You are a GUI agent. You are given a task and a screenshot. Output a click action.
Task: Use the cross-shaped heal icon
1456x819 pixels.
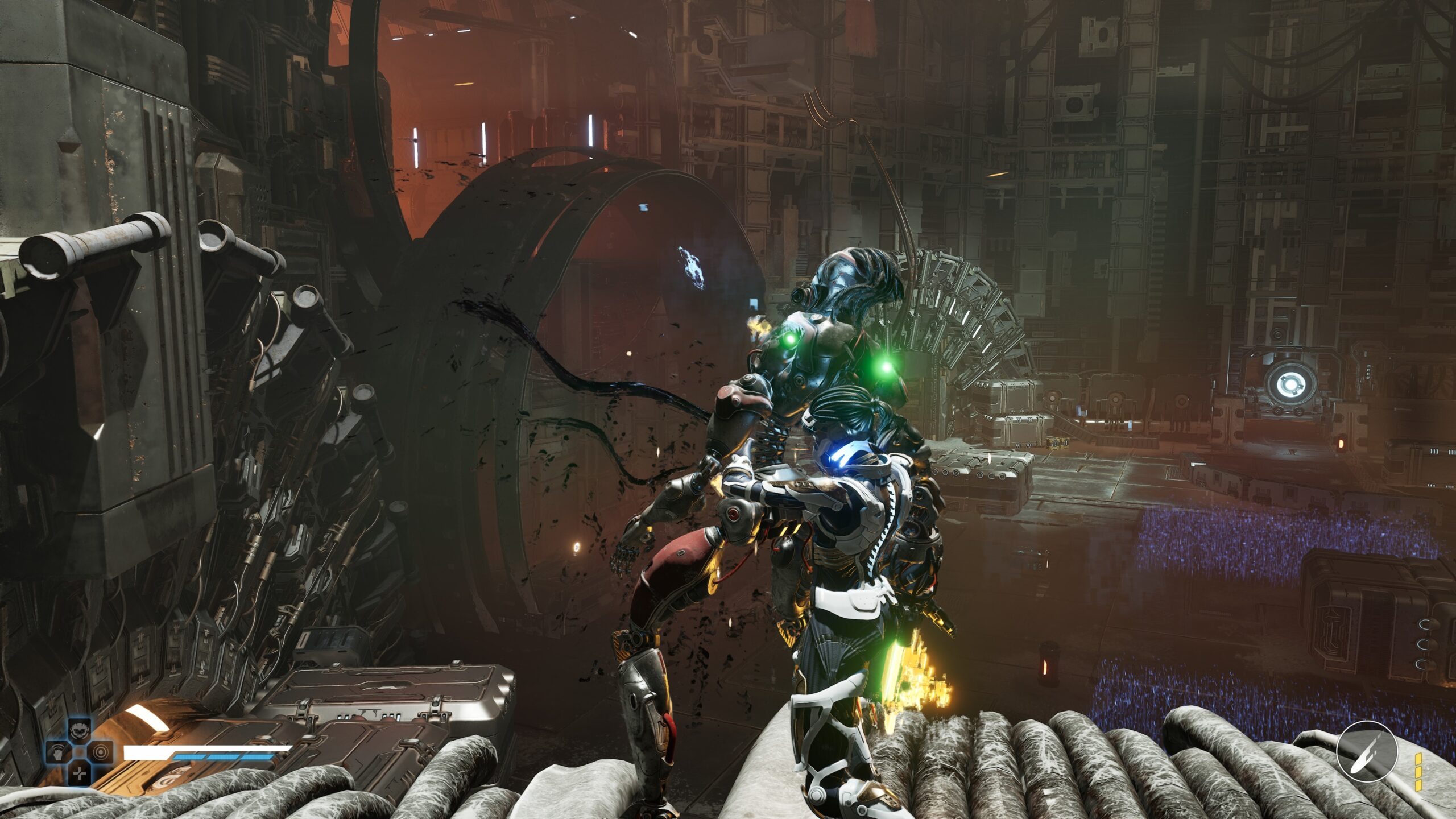pos(79,773)
